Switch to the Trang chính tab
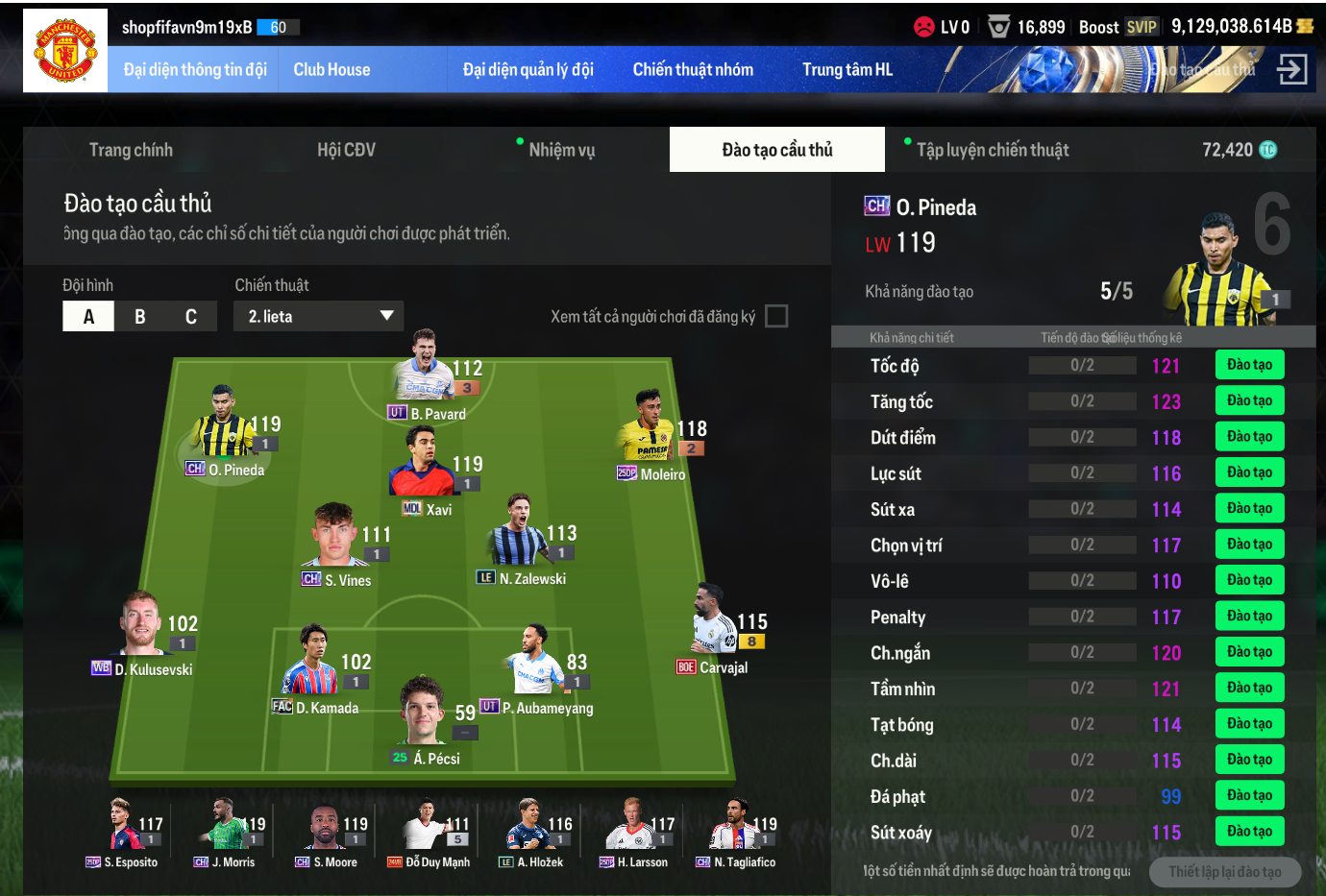 coord(131,150)
